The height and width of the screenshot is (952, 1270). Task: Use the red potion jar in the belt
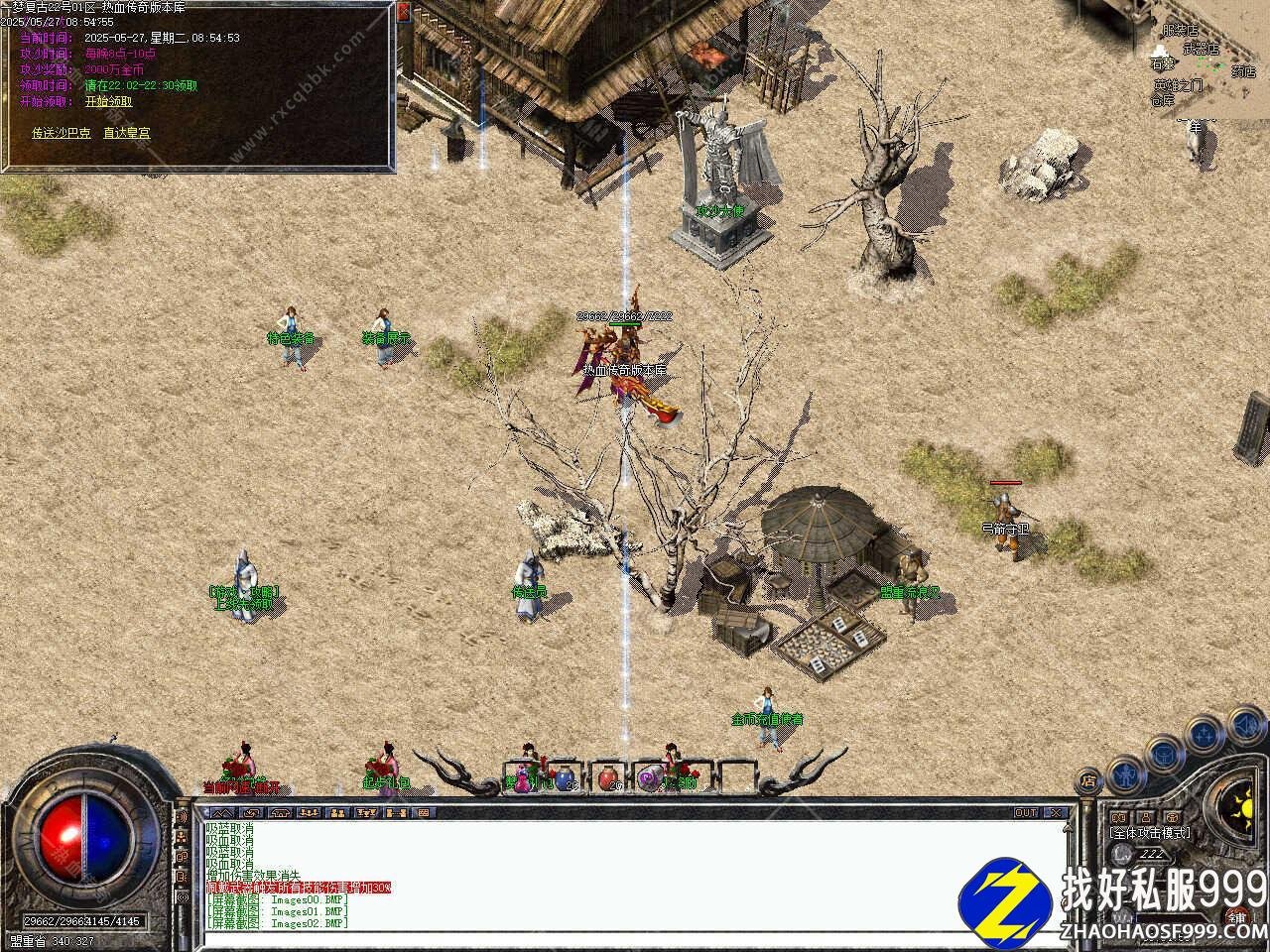[607, 778]
